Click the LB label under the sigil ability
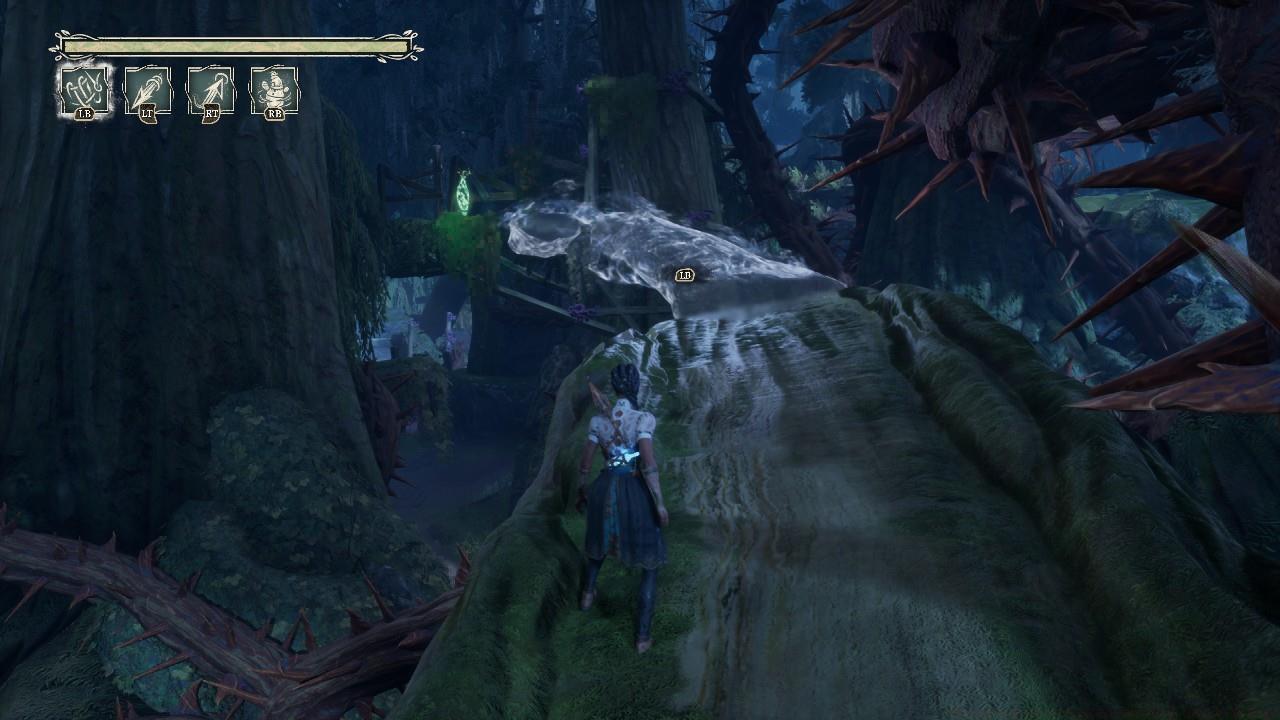 click(x=86, y=114)
